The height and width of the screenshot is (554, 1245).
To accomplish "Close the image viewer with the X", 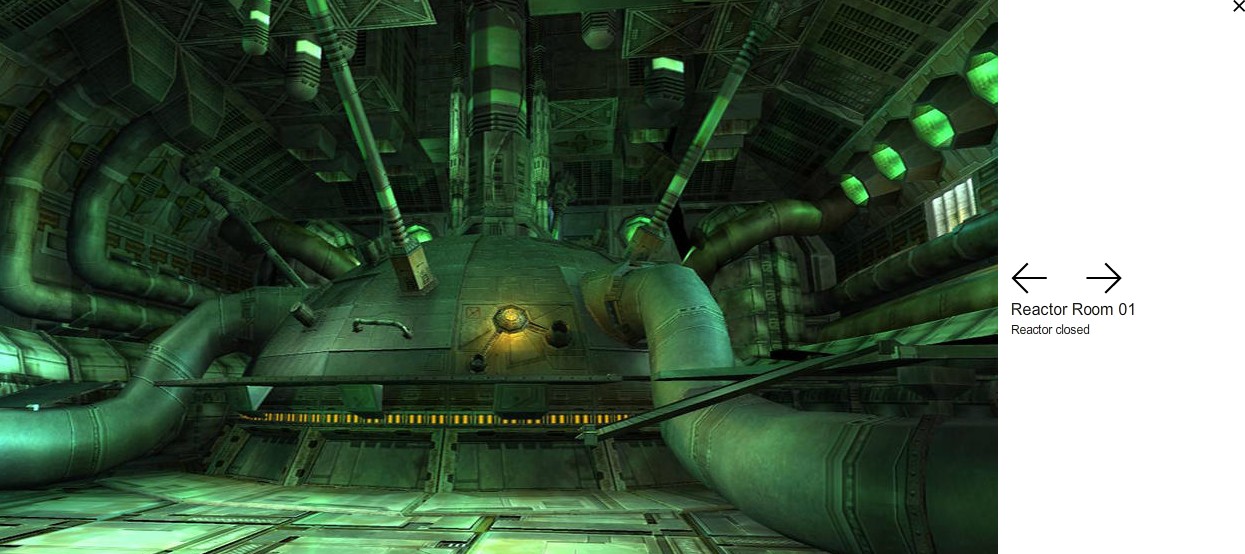I will click(1238, 7).
